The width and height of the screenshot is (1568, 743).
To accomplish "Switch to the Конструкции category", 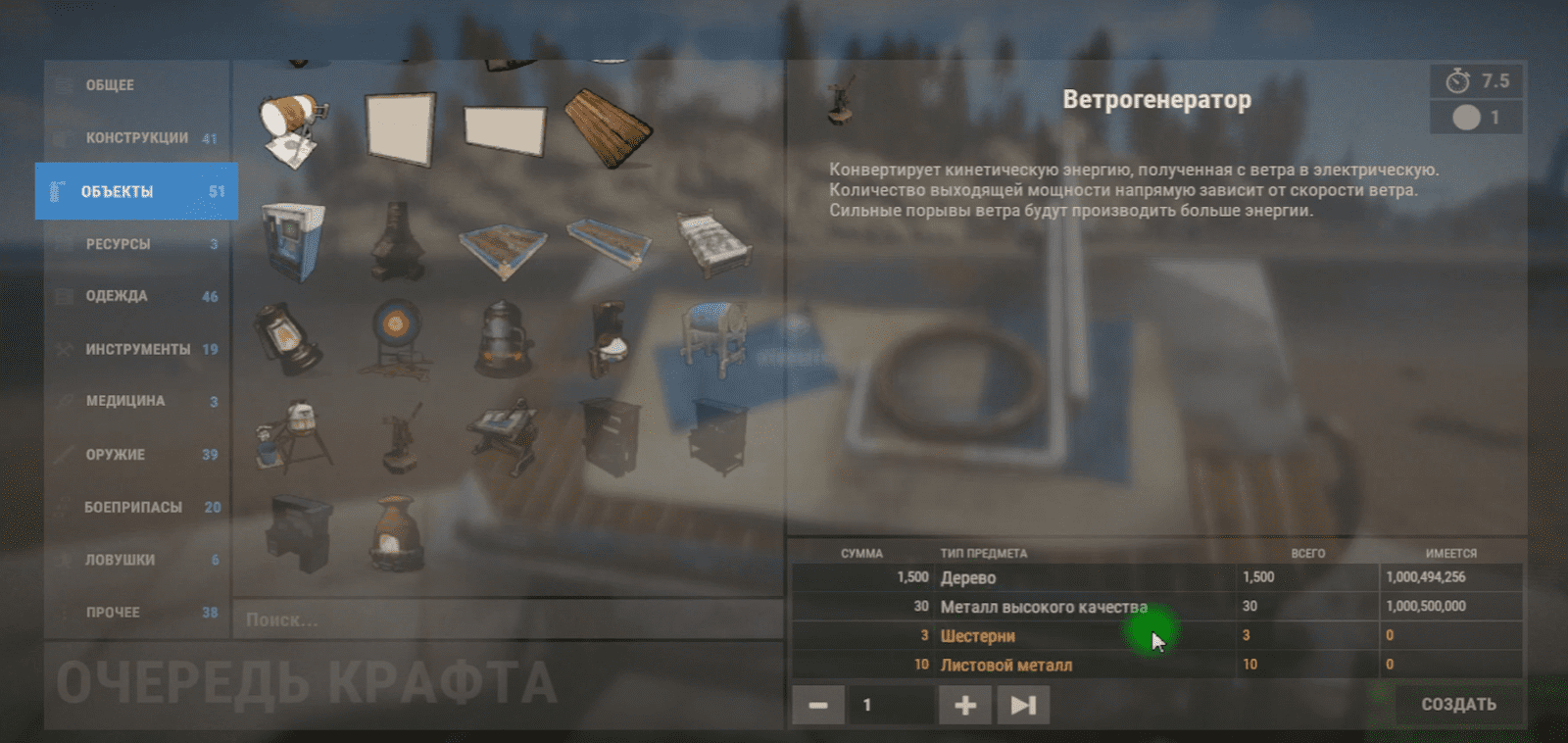I will click(x=136, y=138).
